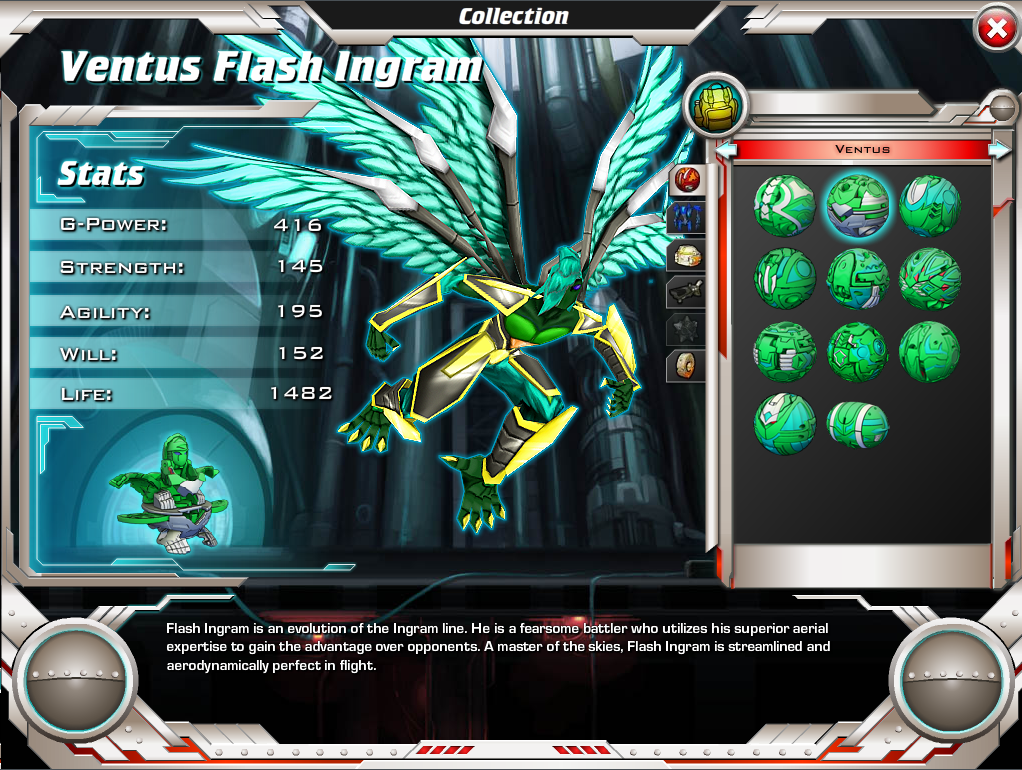Choose the highlighted Flash Ingram Bakugan ball
The image size is (1022, 770).
(857, 205)
